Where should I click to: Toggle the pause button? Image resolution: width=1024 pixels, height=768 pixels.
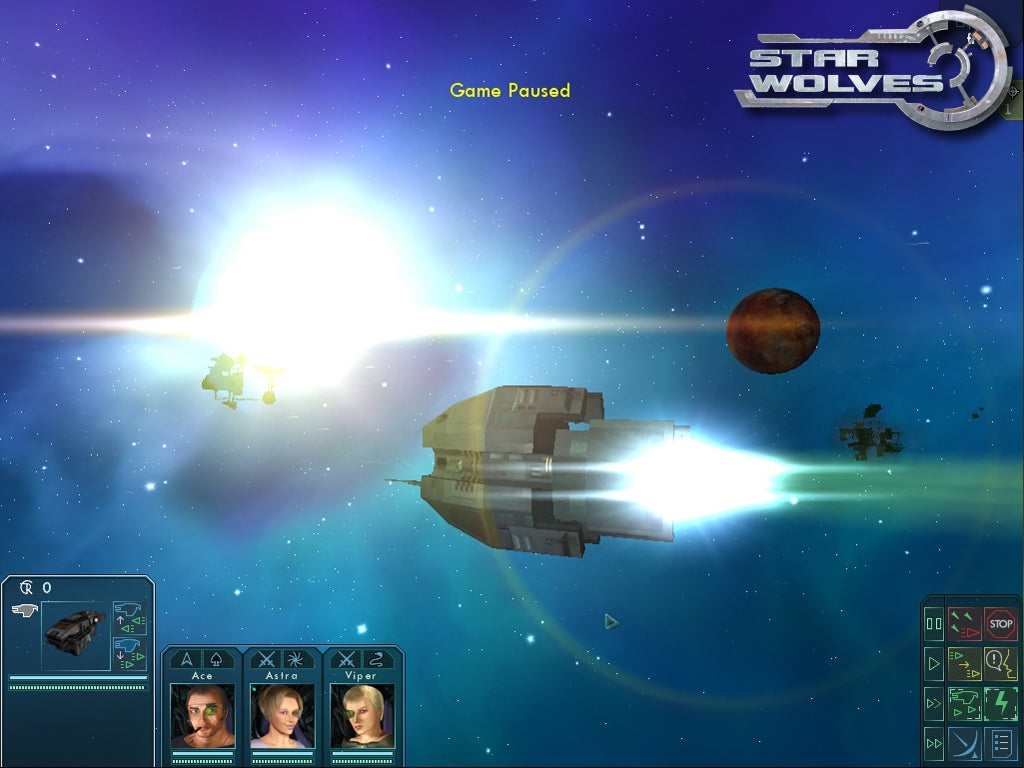point(934,624)
